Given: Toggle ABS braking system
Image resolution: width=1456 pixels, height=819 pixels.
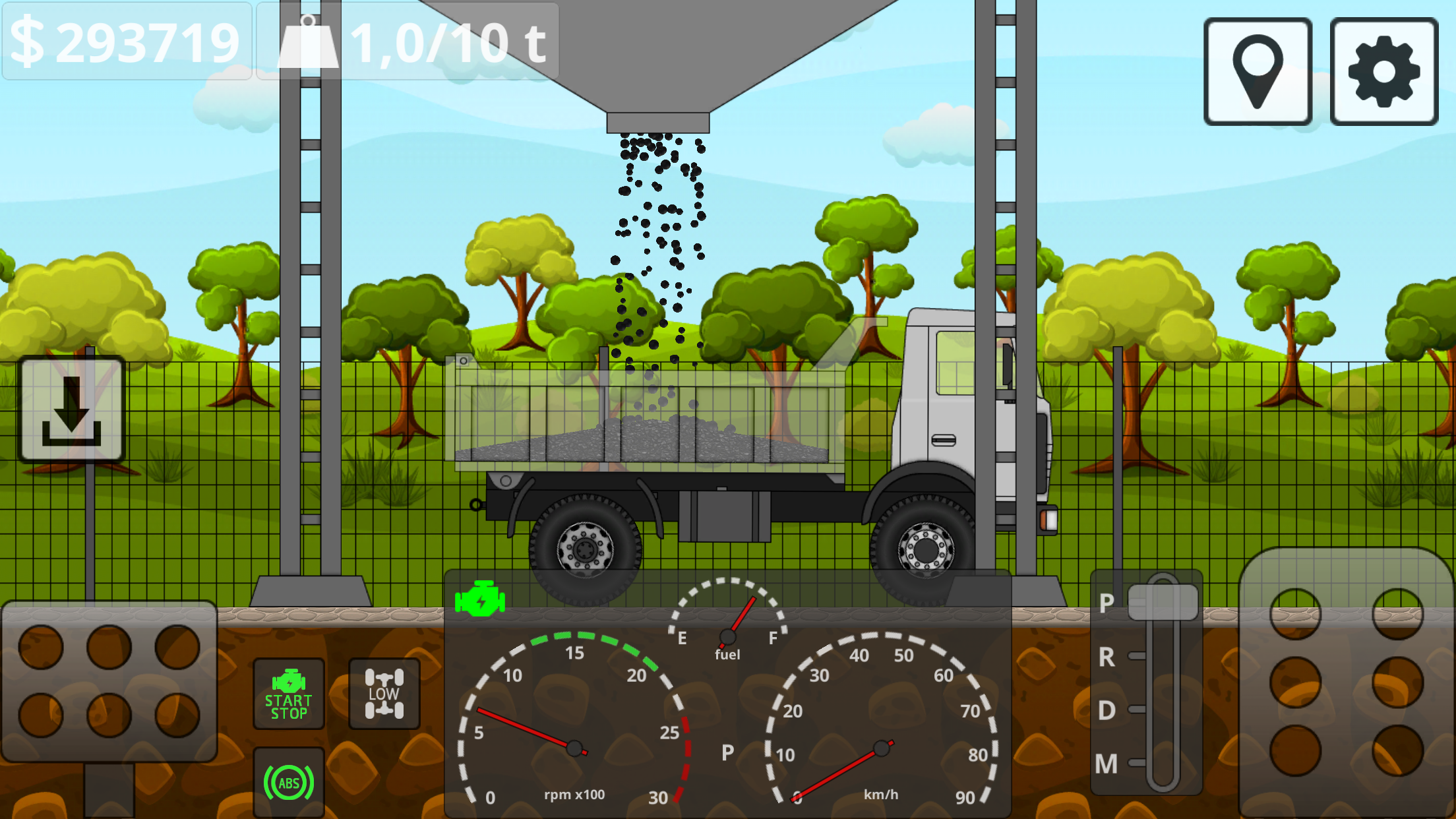Looking at the screenshot, I should click(x=288, y=783).
